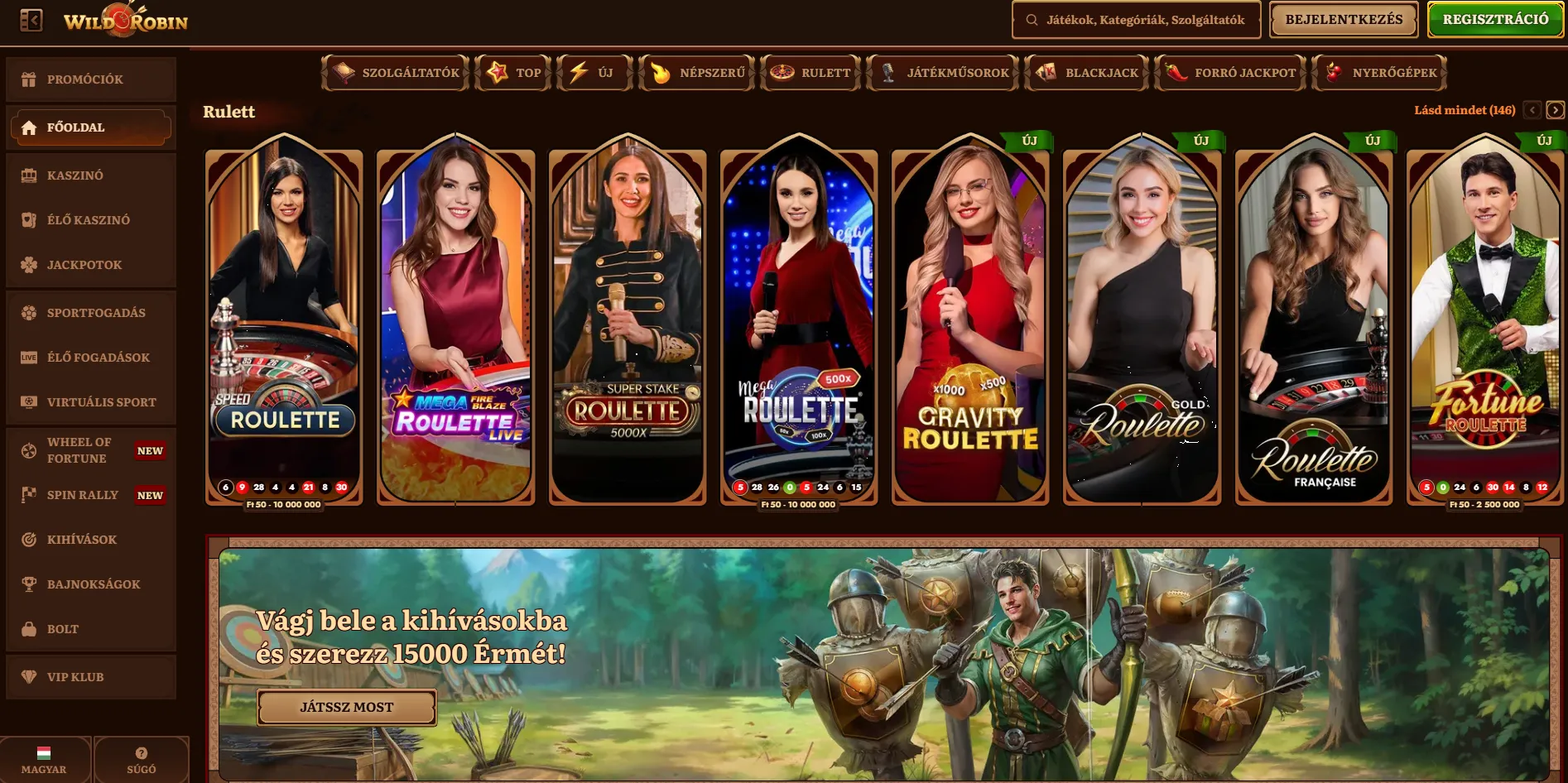Show all 146 roulette games link
This screenshot has width=1568, height=783.
point(1464,110)
